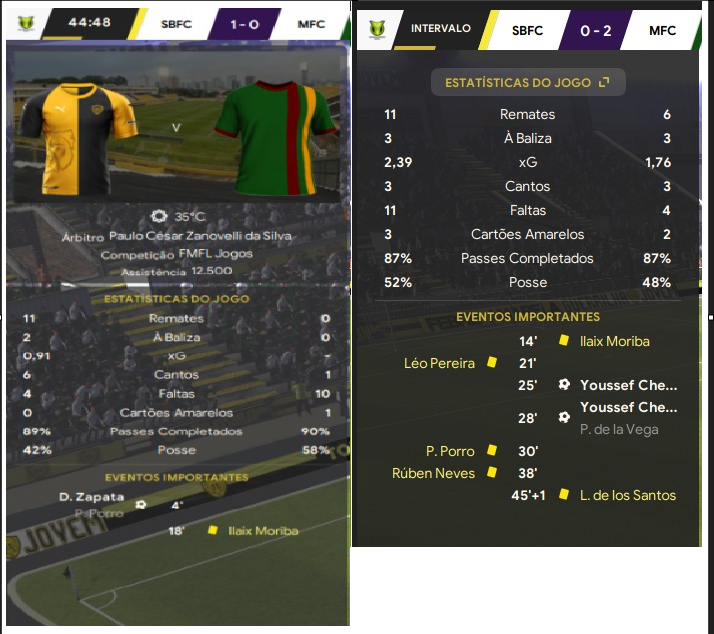The width and height of the screenshot is (714, 634).
Task: Open Léo Pereira's player profile
Action: (x=439, y=363)
